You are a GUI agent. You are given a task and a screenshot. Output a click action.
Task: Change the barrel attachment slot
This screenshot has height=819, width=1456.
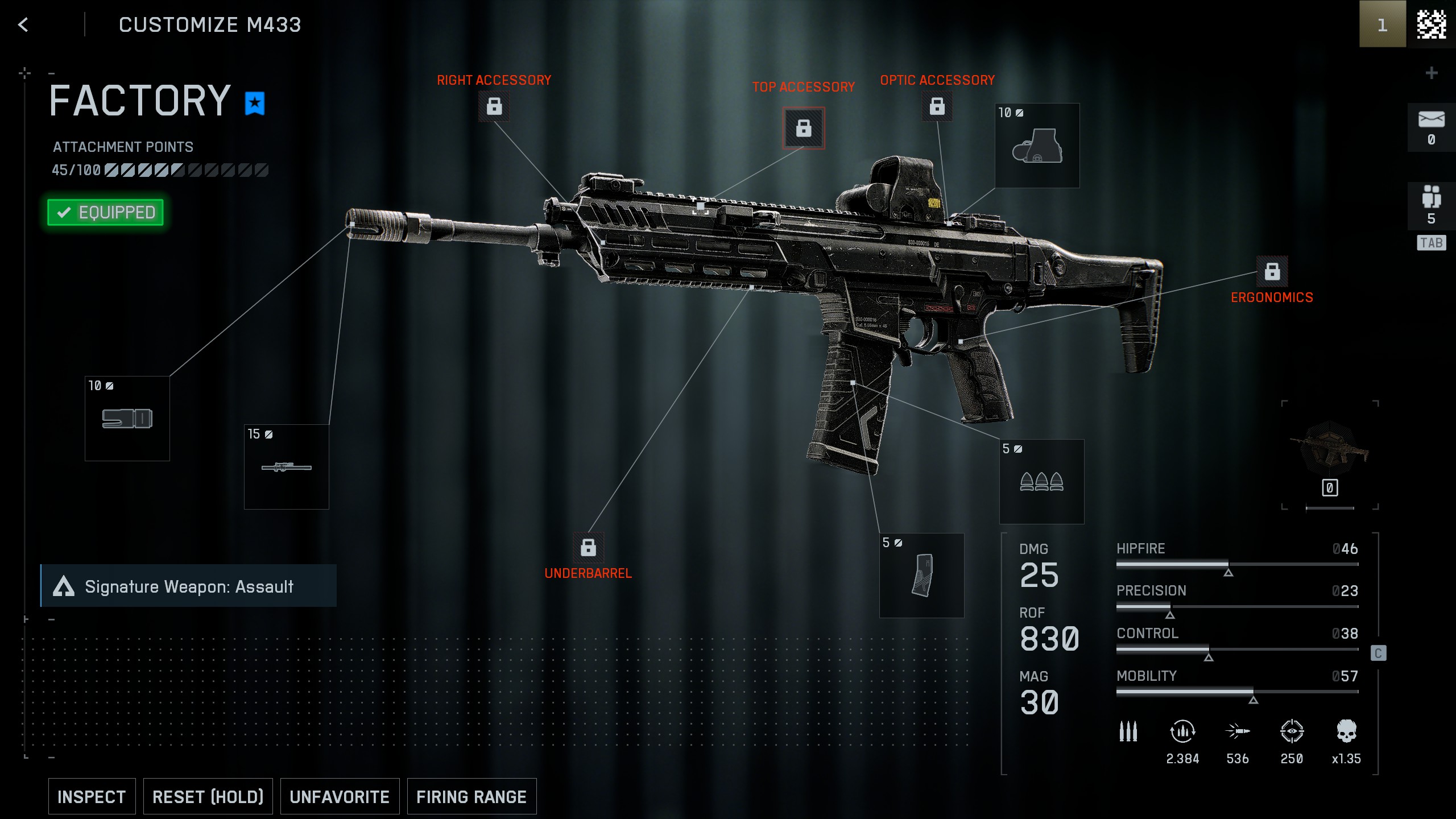click(x=287, y=467)
